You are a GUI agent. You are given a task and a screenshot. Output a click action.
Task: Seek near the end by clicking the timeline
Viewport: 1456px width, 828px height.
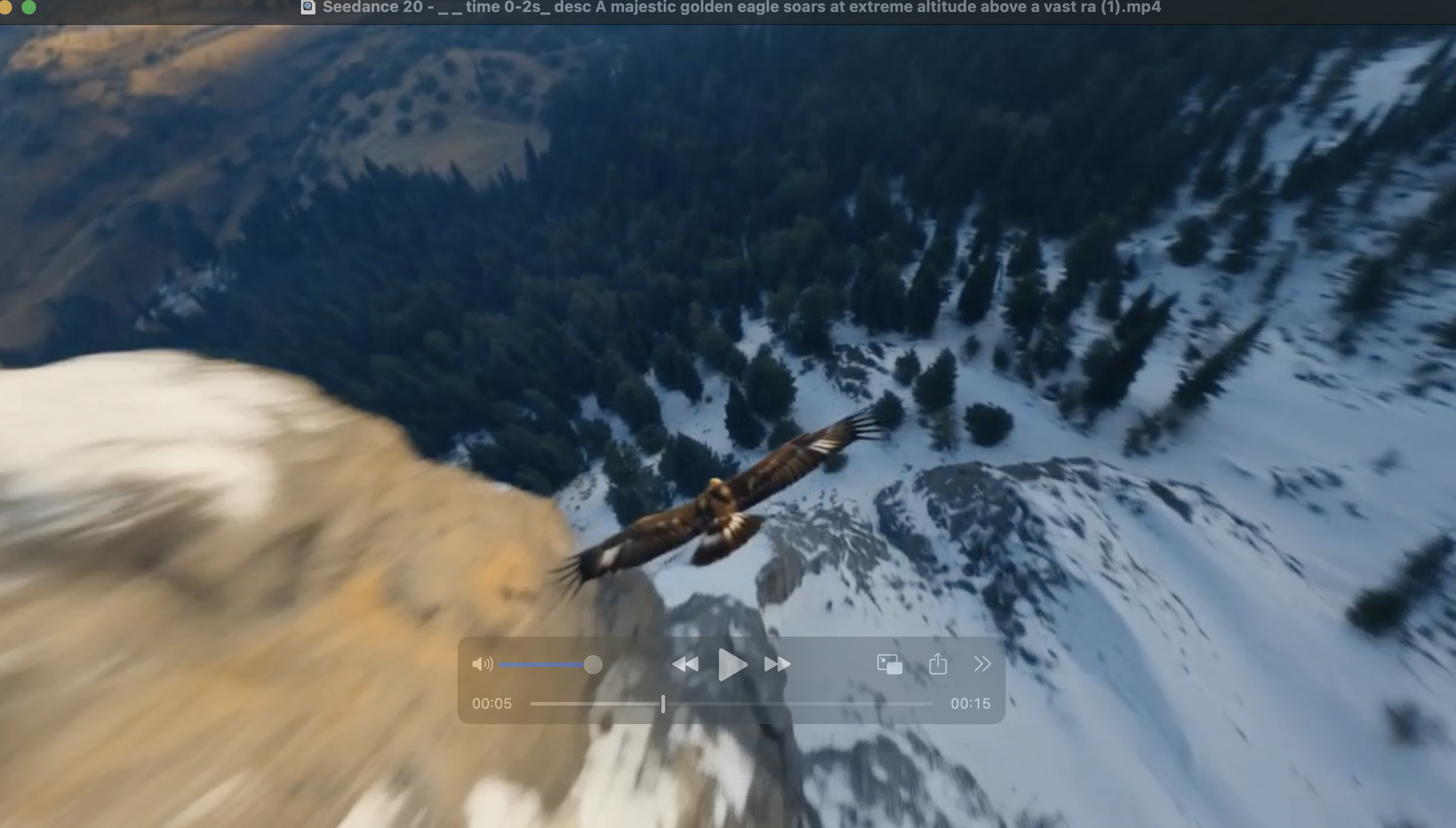click(x=911, y=703)
